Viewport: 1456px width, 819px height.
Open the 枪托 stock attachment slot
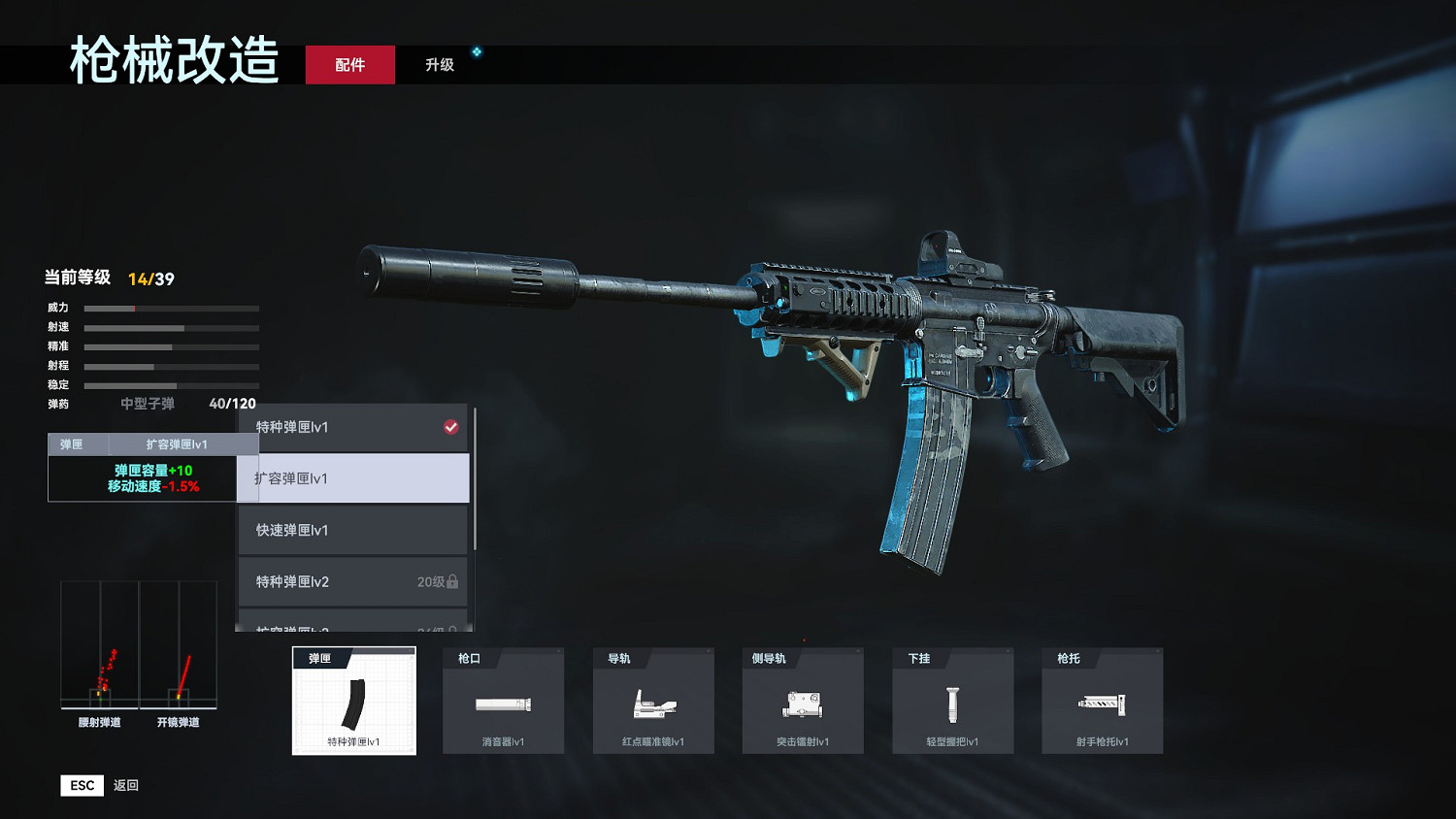point(1102,701)
